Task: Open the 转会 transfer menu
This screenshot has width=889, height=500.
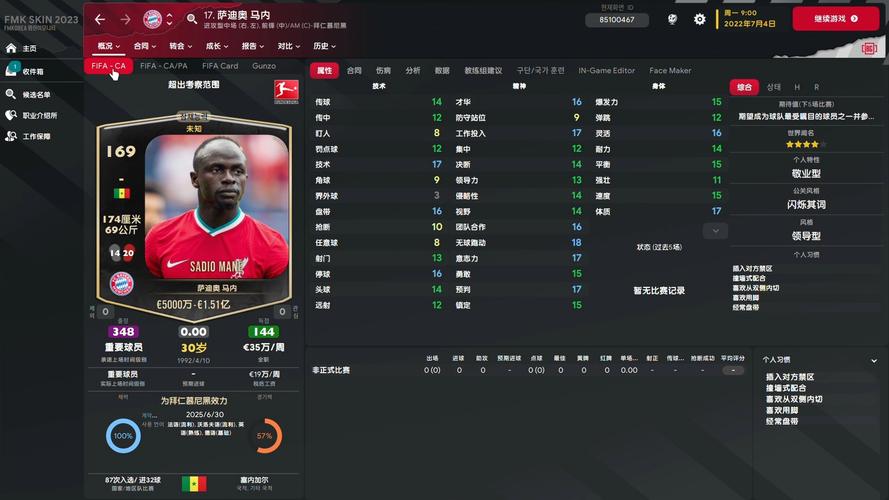Action: click(x=181, y=46)
